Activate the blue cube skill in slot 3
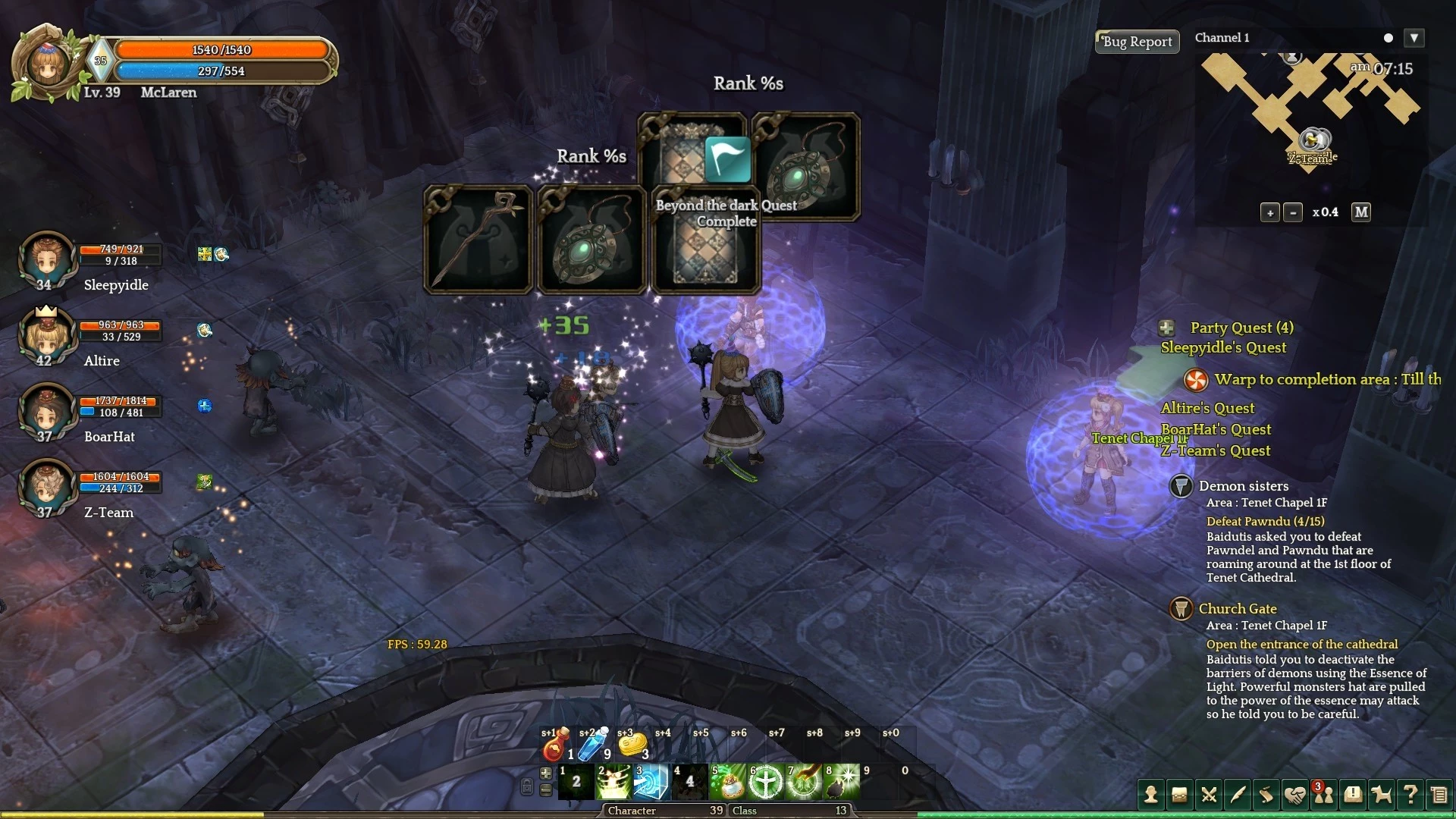Screen dimensions: 1456x819 click(x=651, y=783)
